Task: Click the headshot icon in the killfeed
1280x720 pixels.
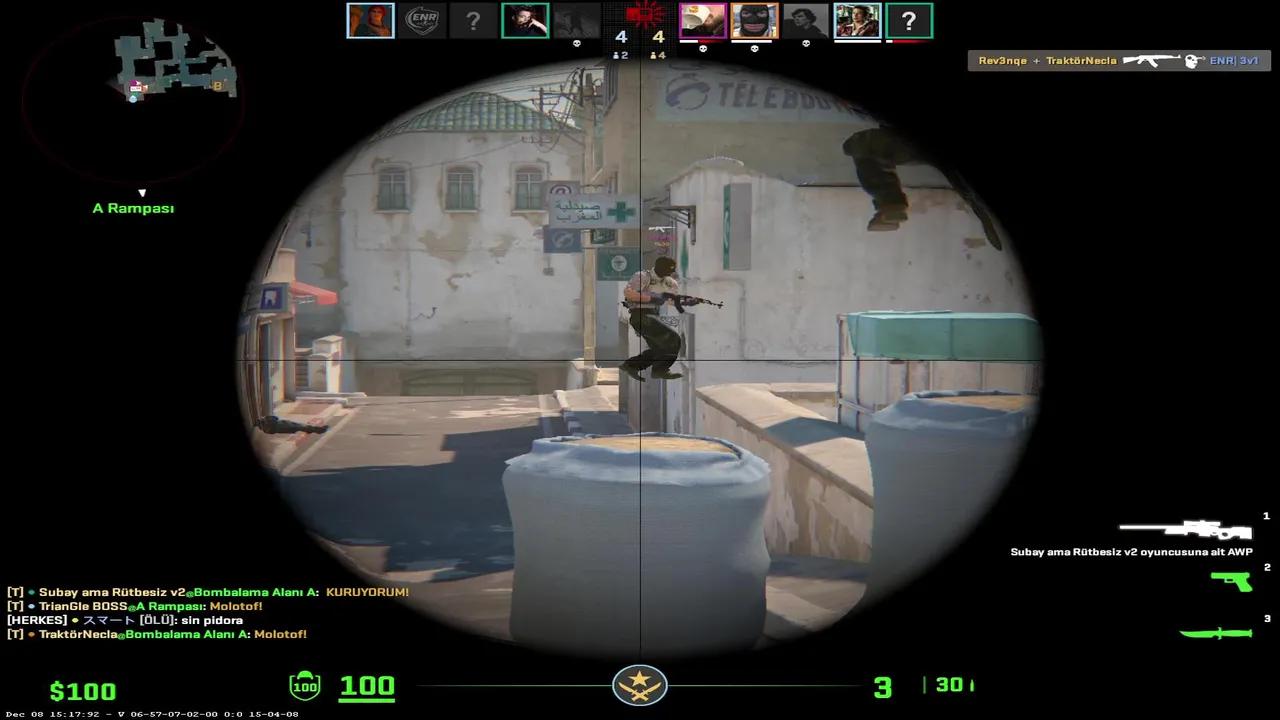Action: click(x=1190, y=60)
